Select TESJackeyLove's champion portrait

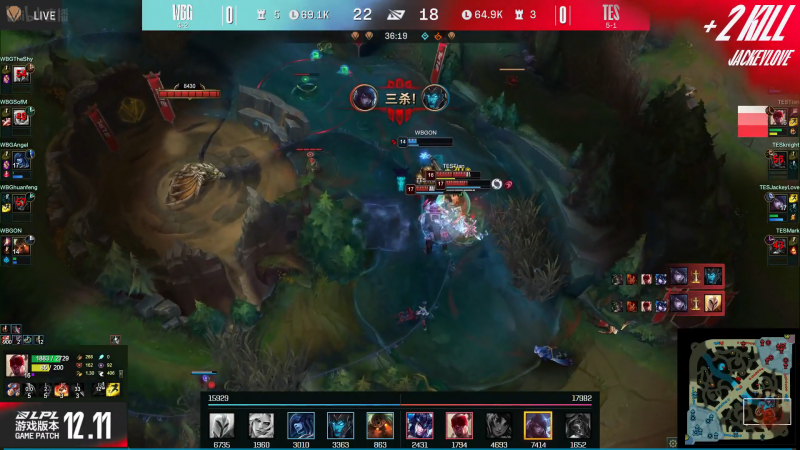pyautogui.click(x=779, y=203)
